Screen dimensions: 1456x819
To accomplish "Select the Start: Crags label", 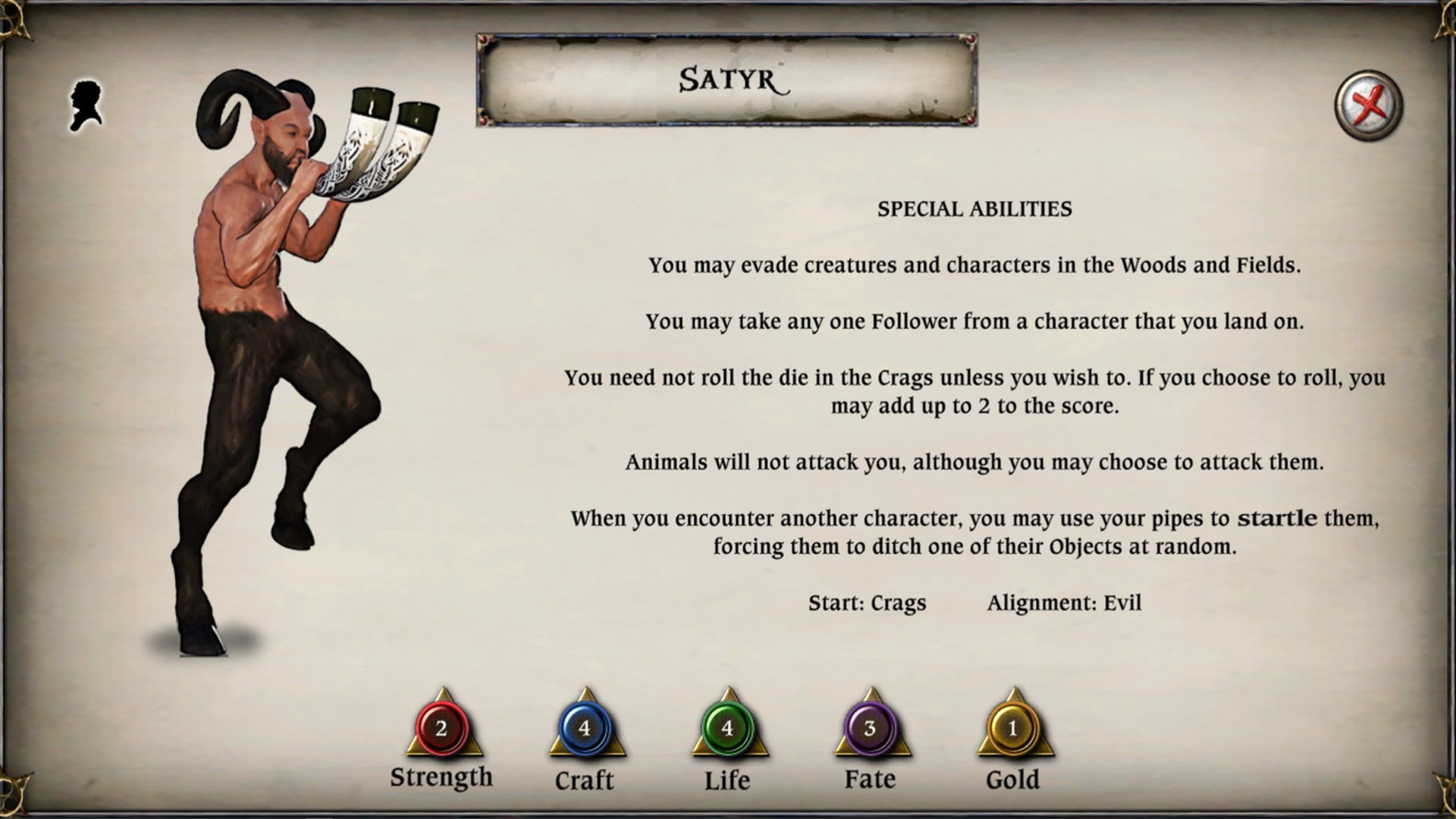I will tap(868, 603).
